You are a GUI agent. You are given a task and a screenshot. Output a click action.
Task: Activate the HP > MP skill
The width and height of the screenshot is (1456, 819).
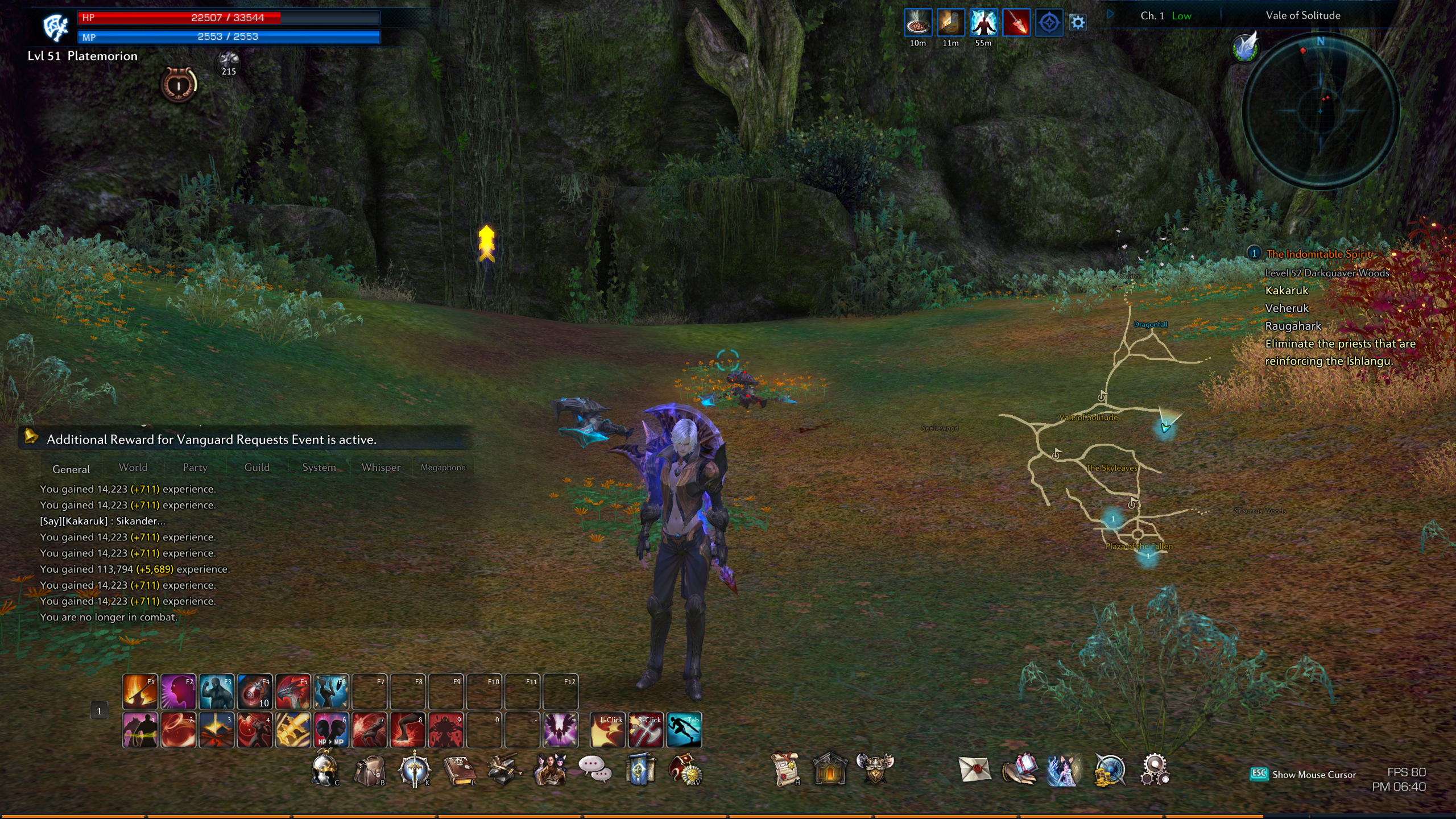coord(330,730)
